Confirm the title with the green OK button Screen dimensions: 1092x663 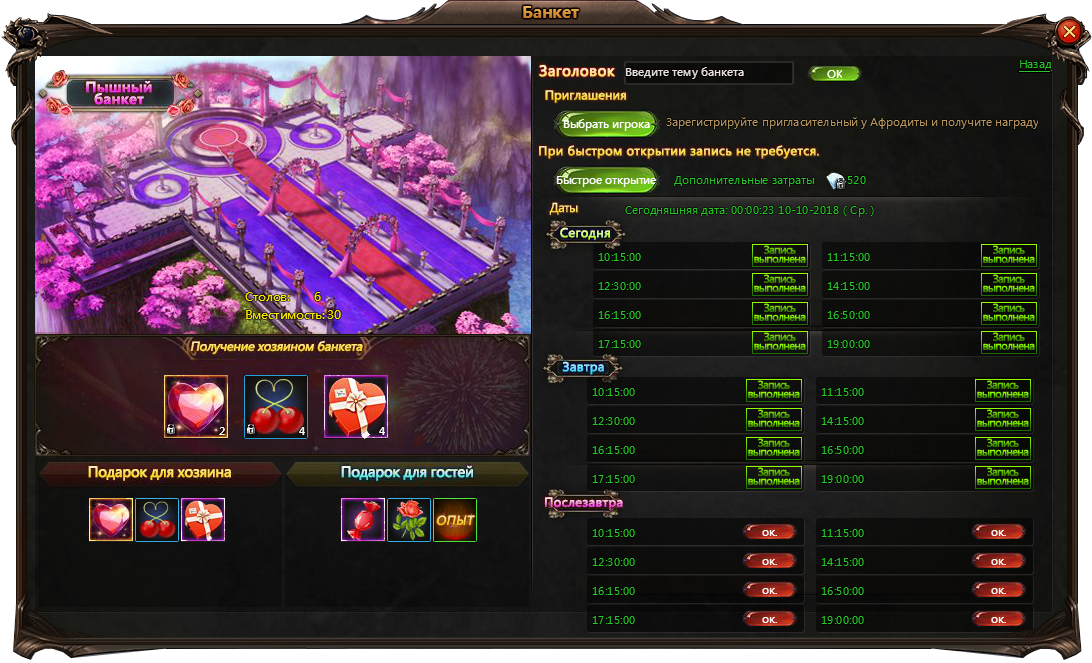pyautogui.click(x=834, y=74)
